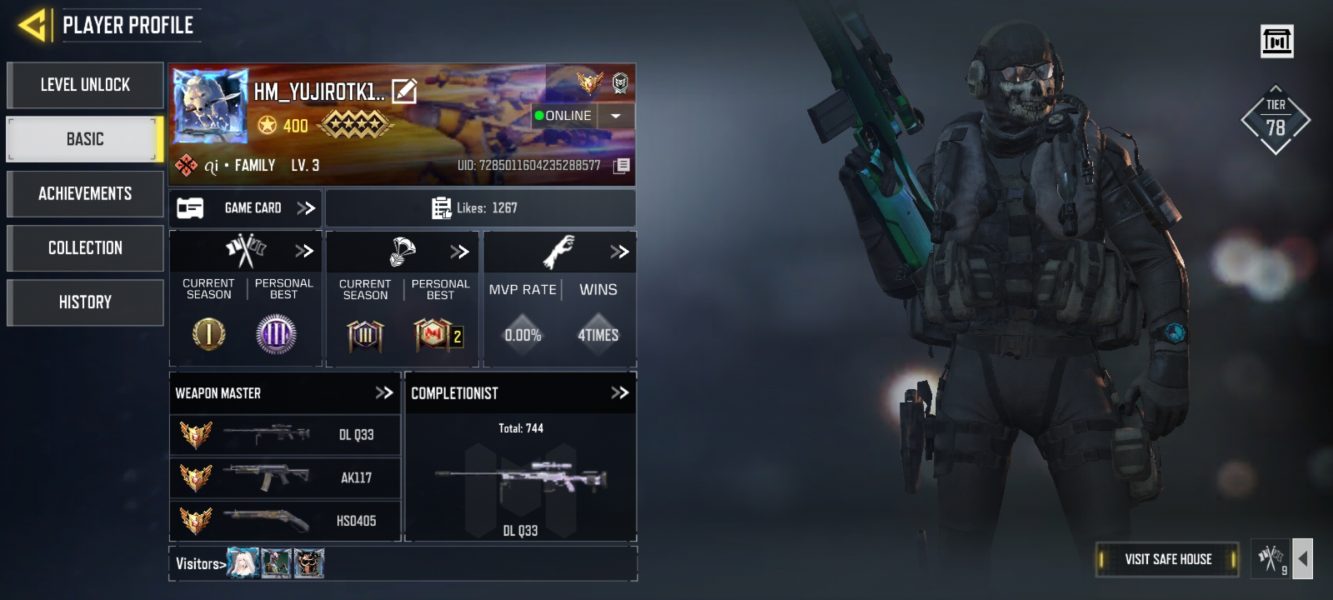Select the HSO405 weapon master row
1333x600 pixels.
(285, 520)
